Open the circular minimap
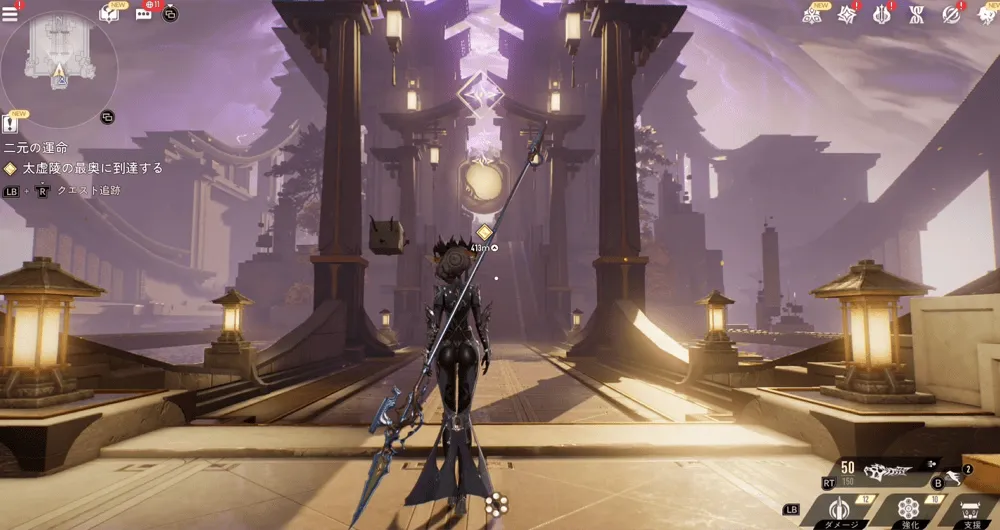Image resolution: width=1000 pixels, height=530 pixels. tap(59, 68)
